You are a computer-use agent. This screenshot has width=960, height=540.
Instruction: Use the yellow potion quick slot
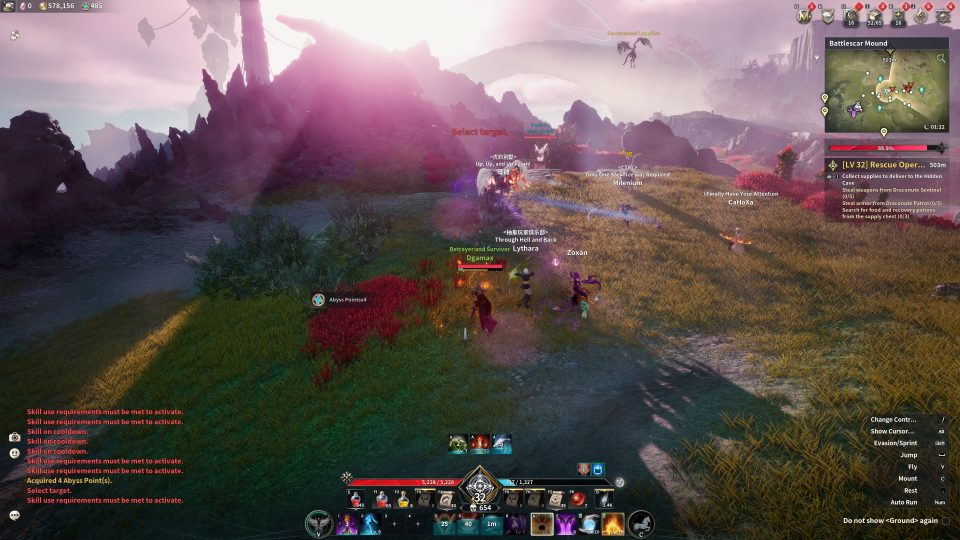[401, 497]
